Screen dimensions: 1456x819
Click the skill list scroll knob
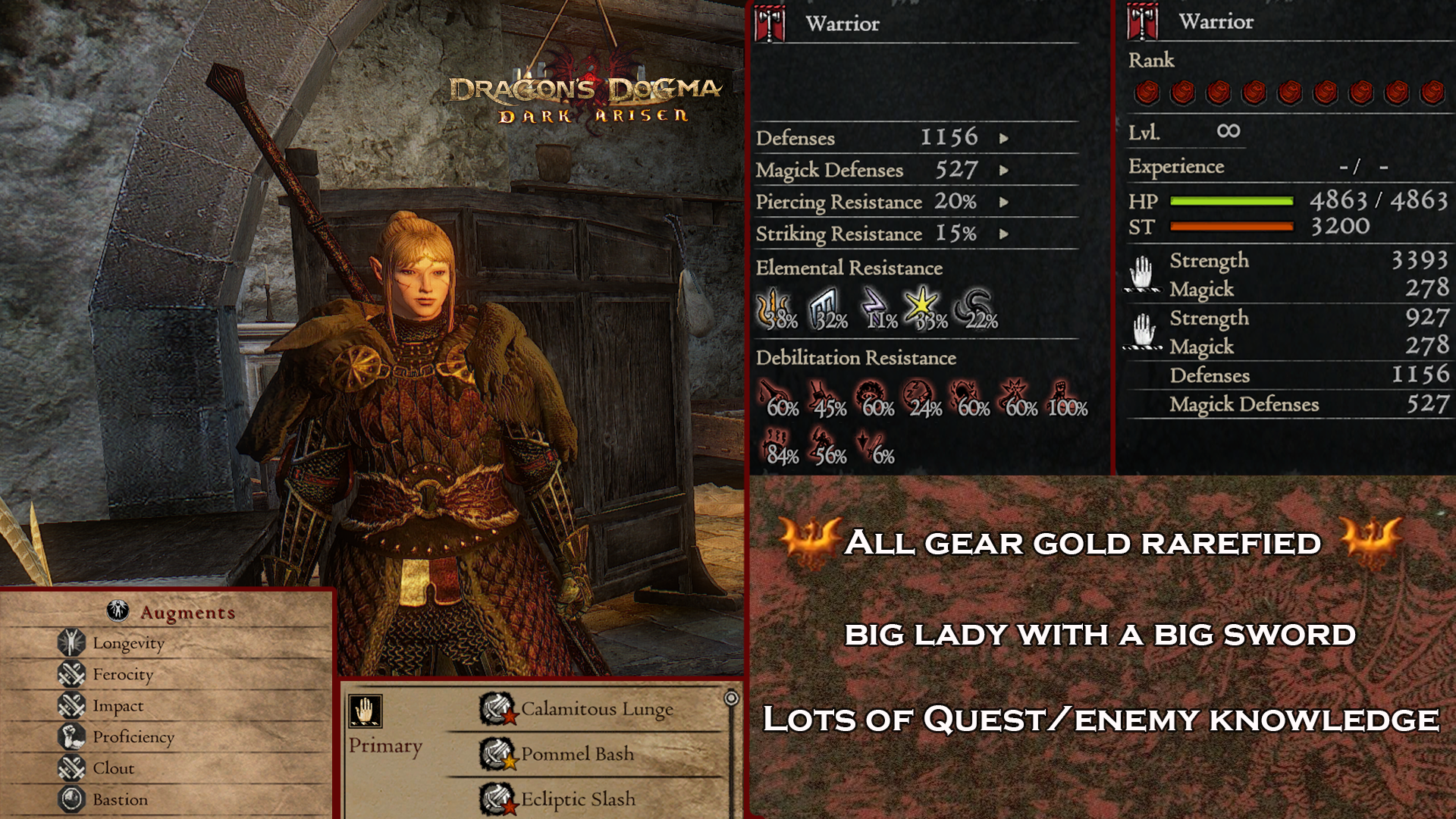click(731, 698)
